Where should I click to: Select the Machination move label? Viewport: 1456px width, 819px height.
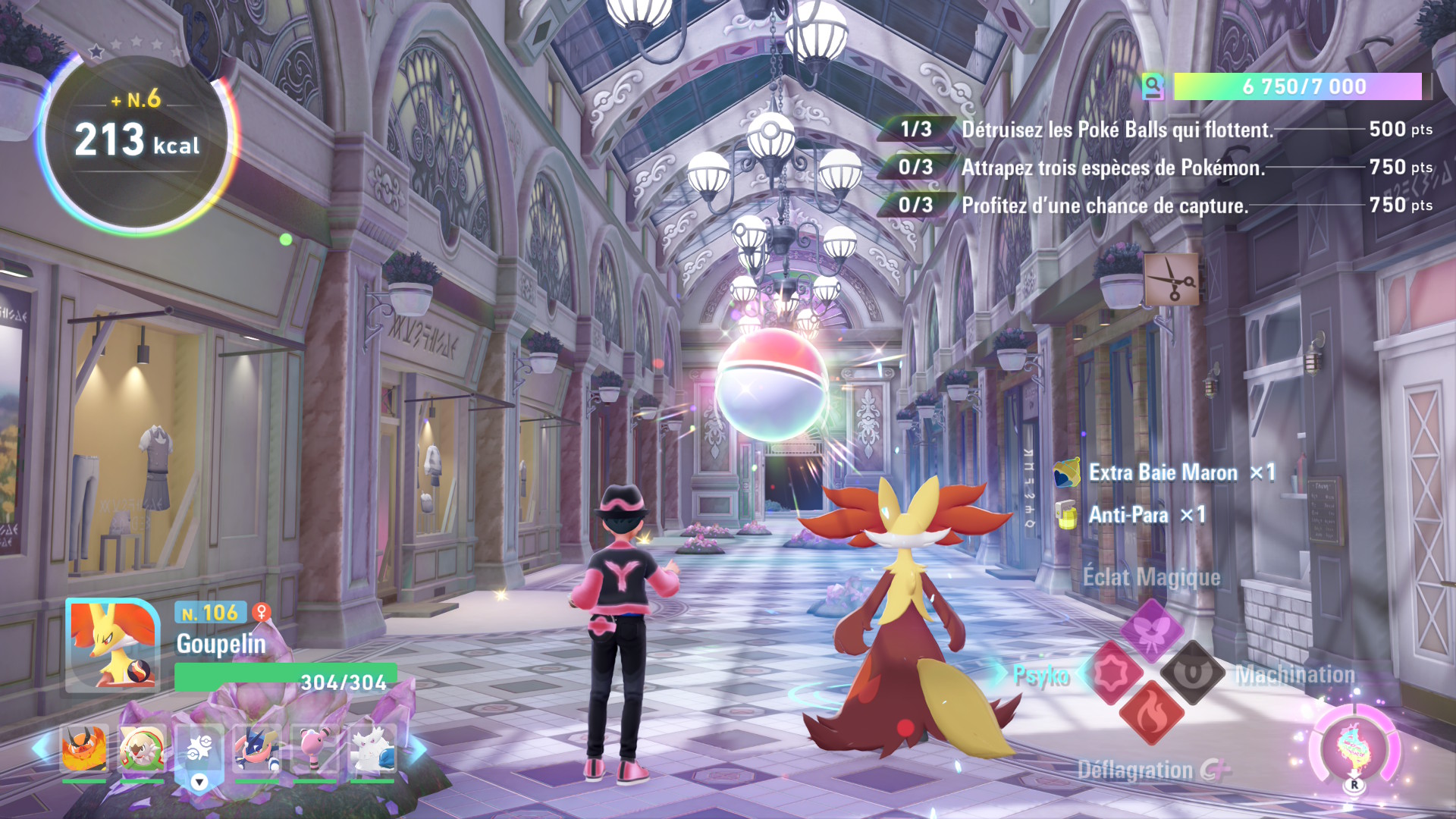(1296, 675)
